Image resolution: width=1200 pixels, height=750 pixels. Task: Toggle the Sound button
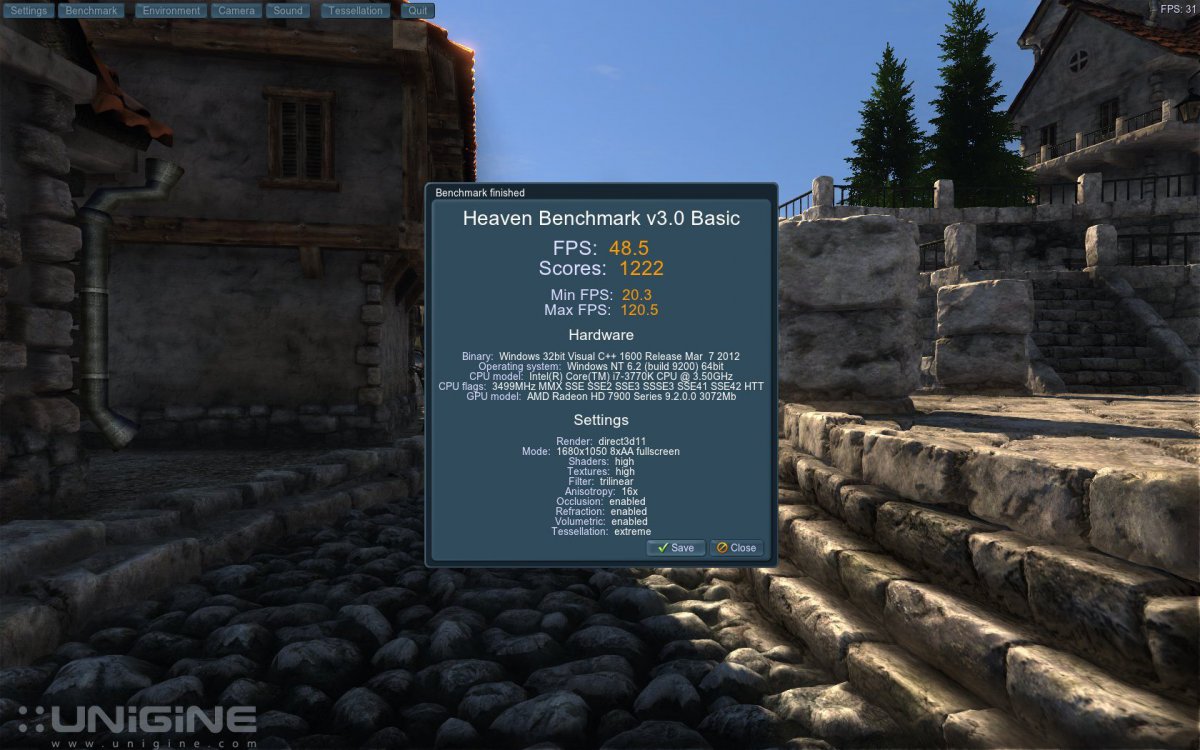288,11
